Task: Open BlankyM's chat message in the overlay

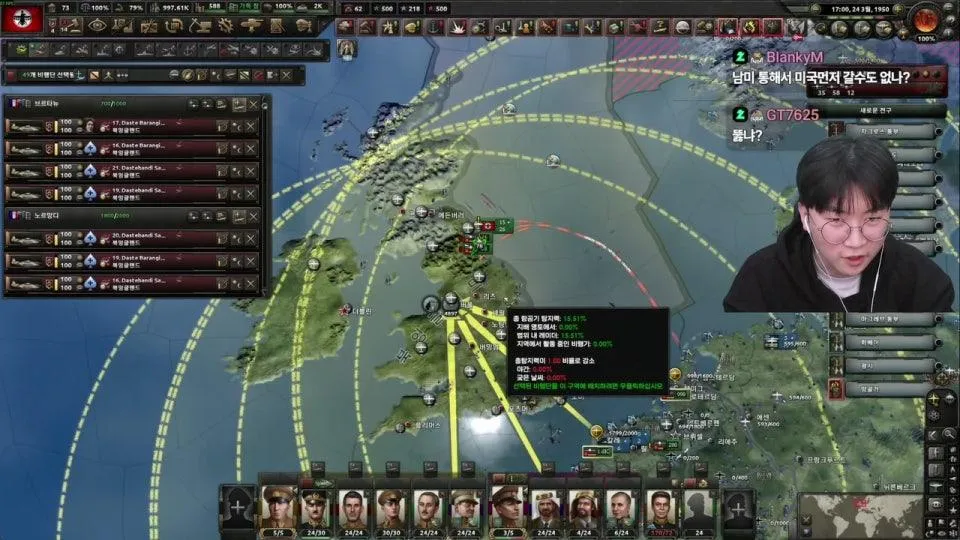Action: 838,74
